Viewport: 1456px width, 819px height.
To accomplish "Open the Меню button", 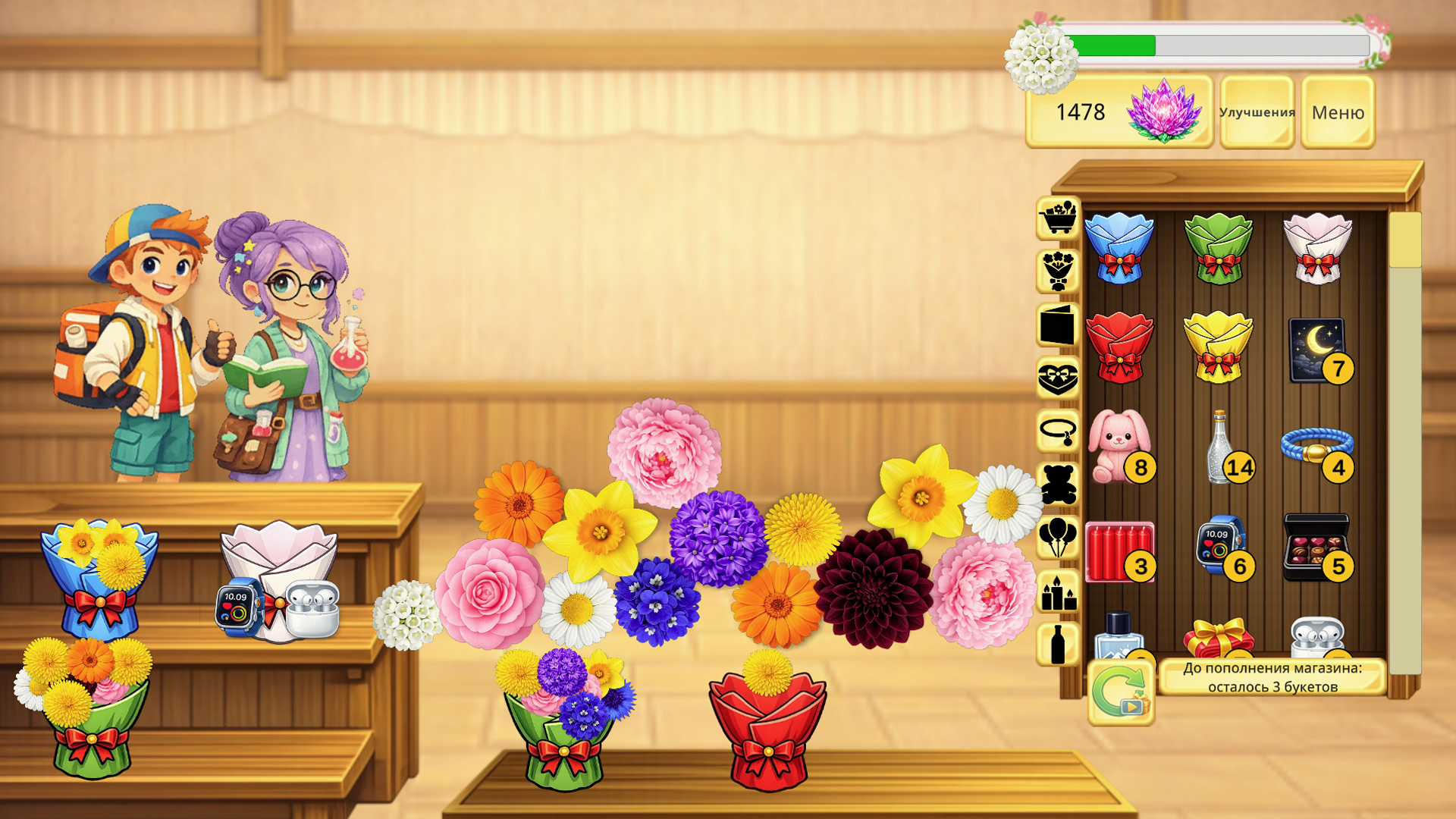I will [1338, 112].
